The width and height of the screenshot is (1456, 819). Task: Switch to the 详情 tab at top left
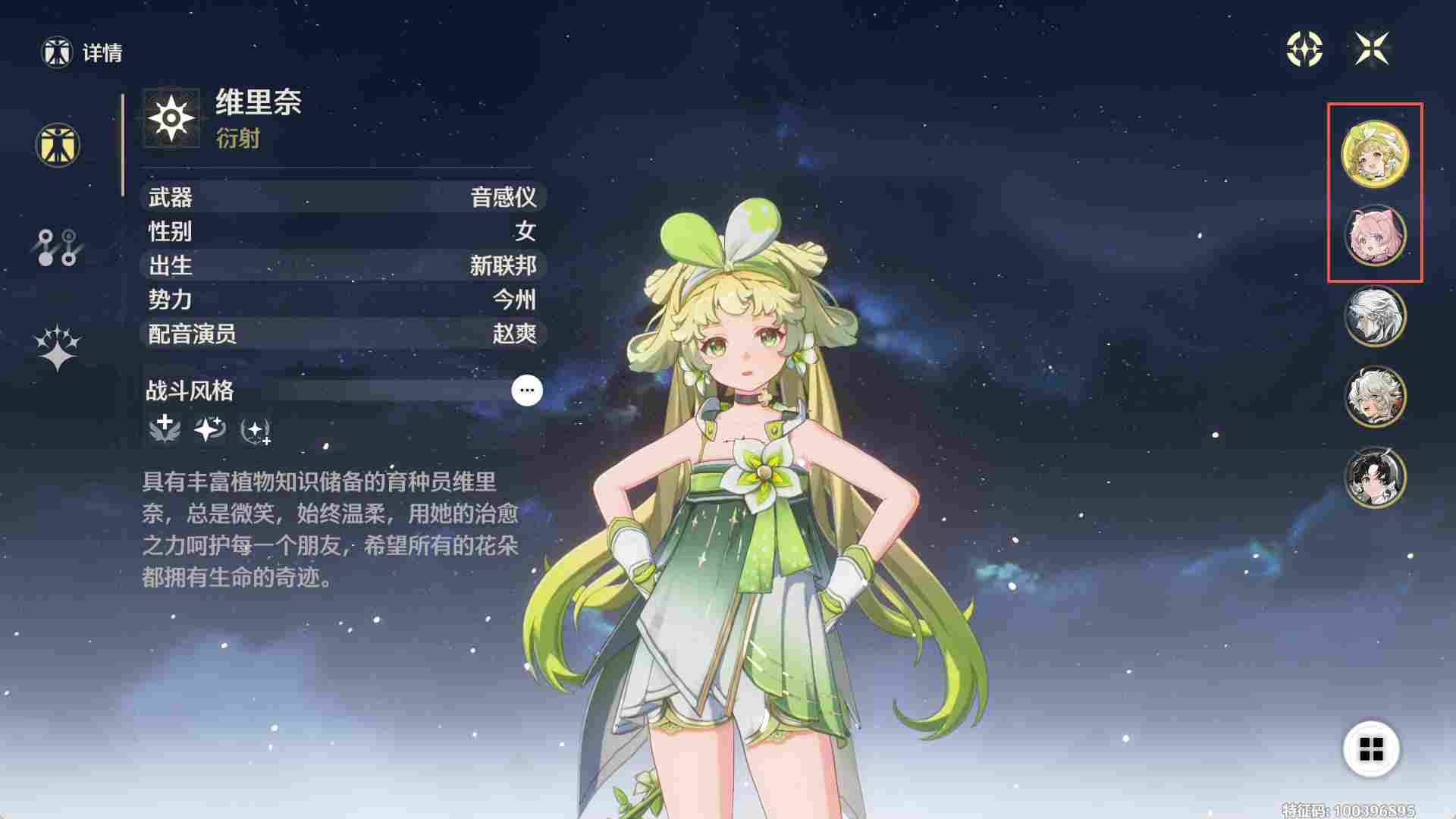(x=82, y=53)
